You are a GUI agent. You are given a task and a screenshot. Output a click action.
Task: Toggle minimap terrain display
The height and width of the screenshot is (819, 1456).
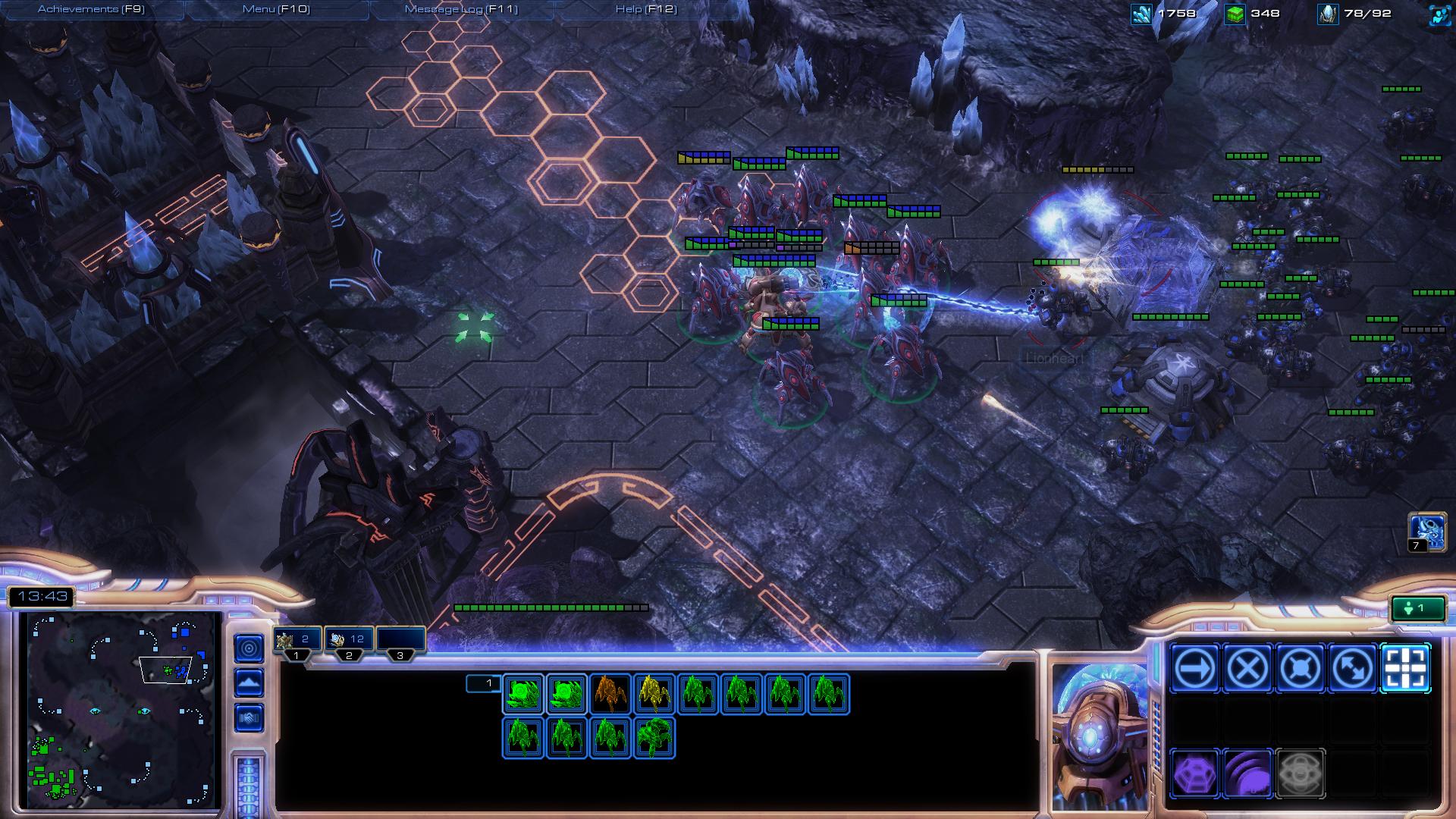point(249,682)
